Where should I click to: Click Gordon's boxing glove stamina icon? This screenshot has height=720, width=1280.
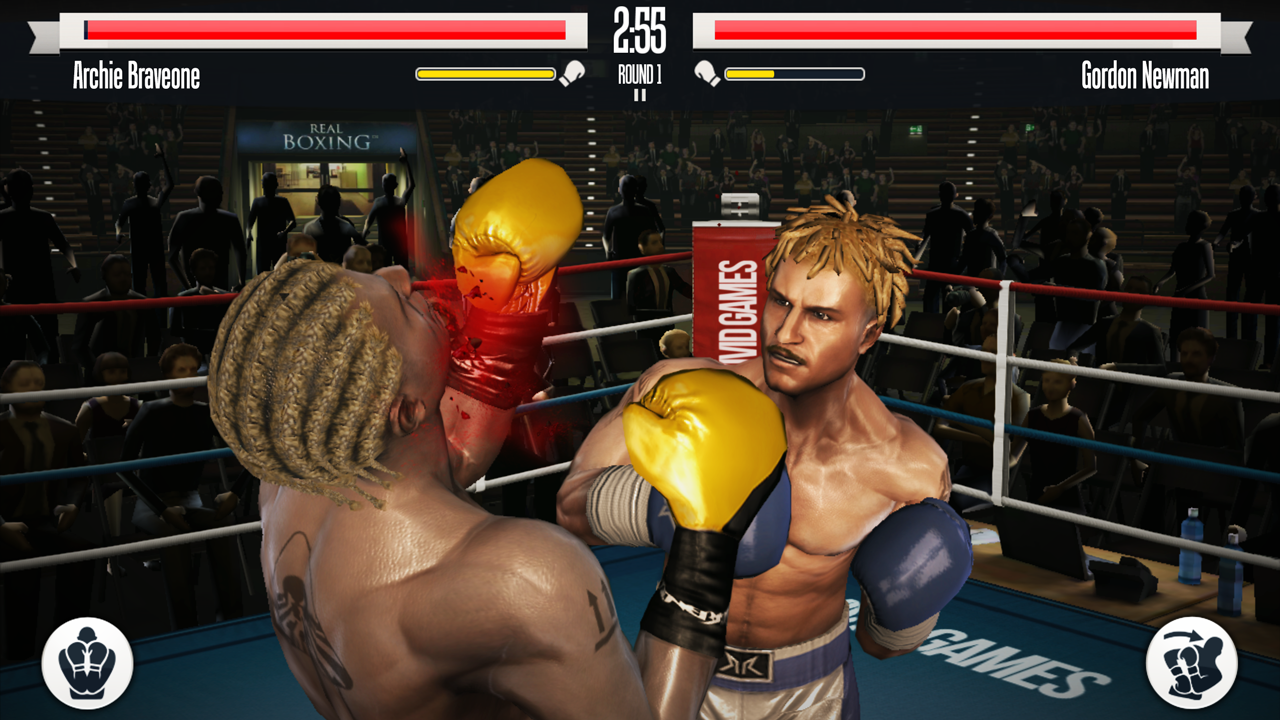tap(710, 72)
